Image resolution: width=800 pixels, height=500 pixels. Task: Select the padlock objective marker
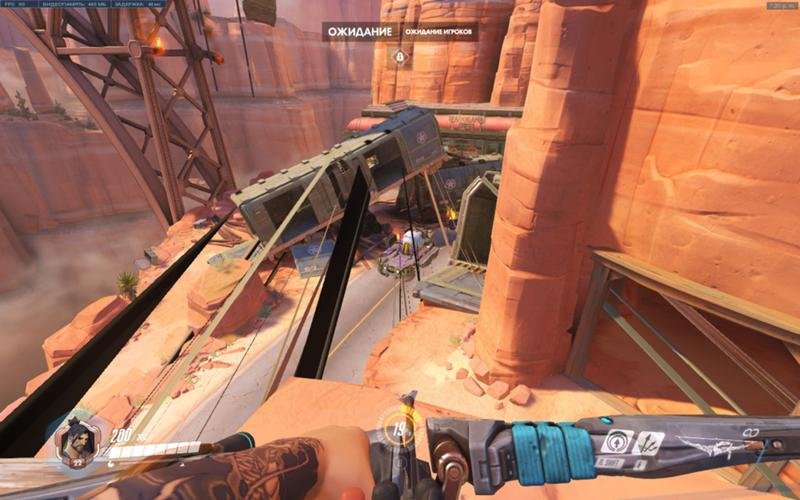pyautogui.click(x=400, y=57)
